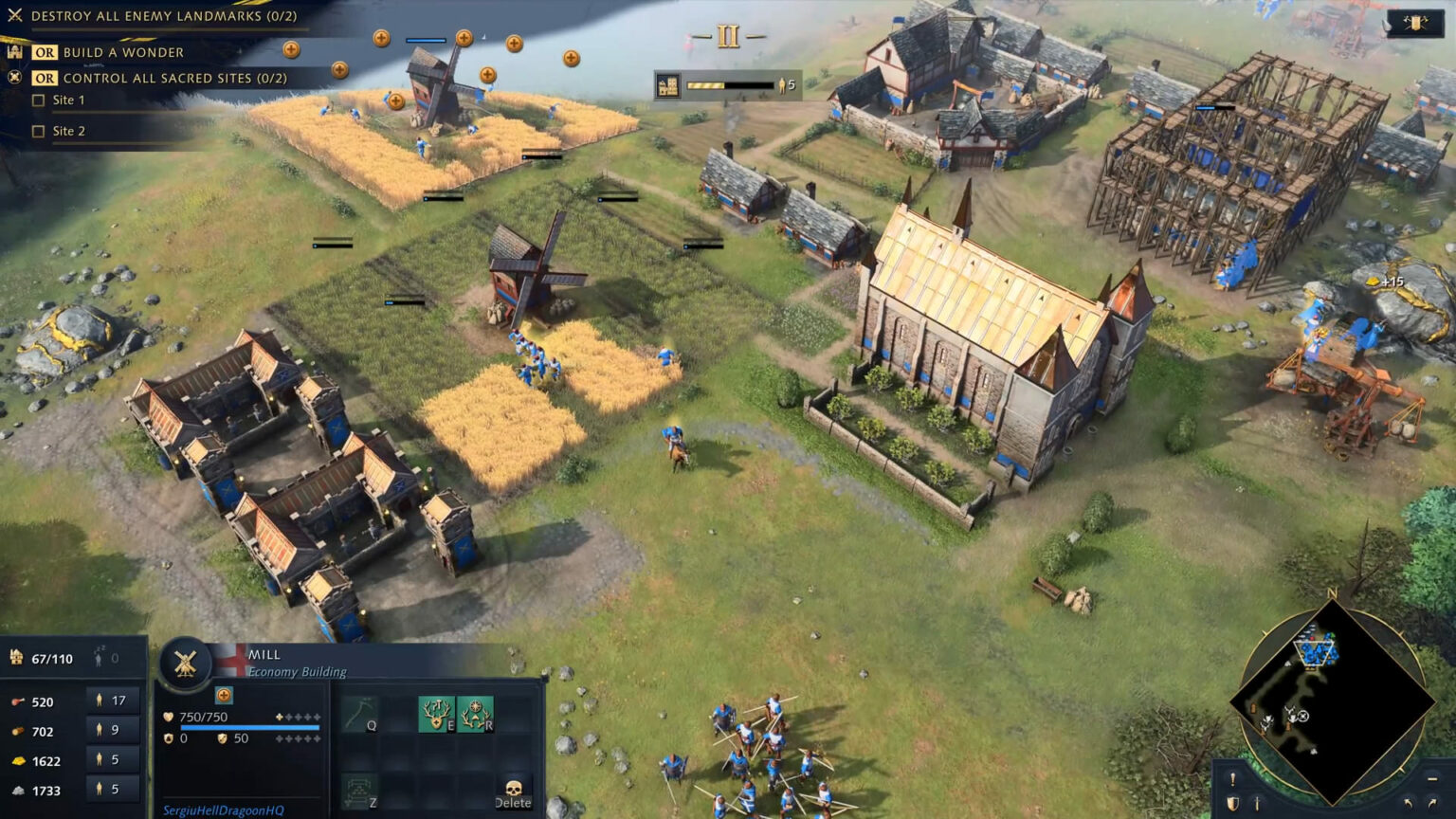The image size is (1456, 819).
Task: Click the alert exclamation icon near the minimap
Action: tap(1232, 779)
